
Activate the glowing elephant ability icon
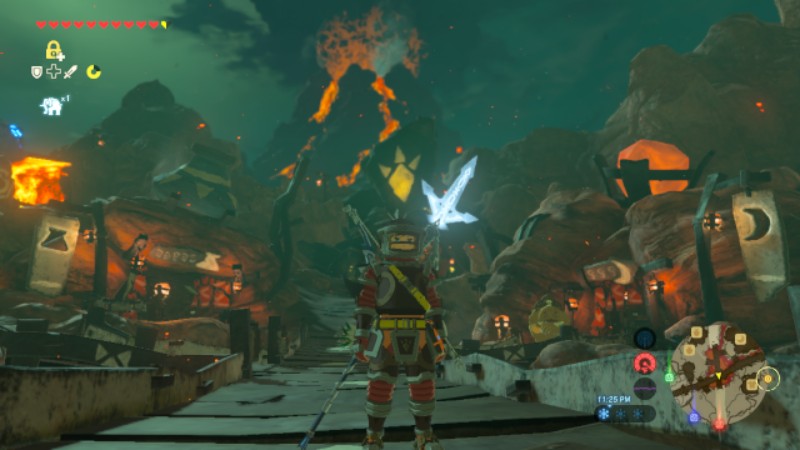tap(51, 105)
